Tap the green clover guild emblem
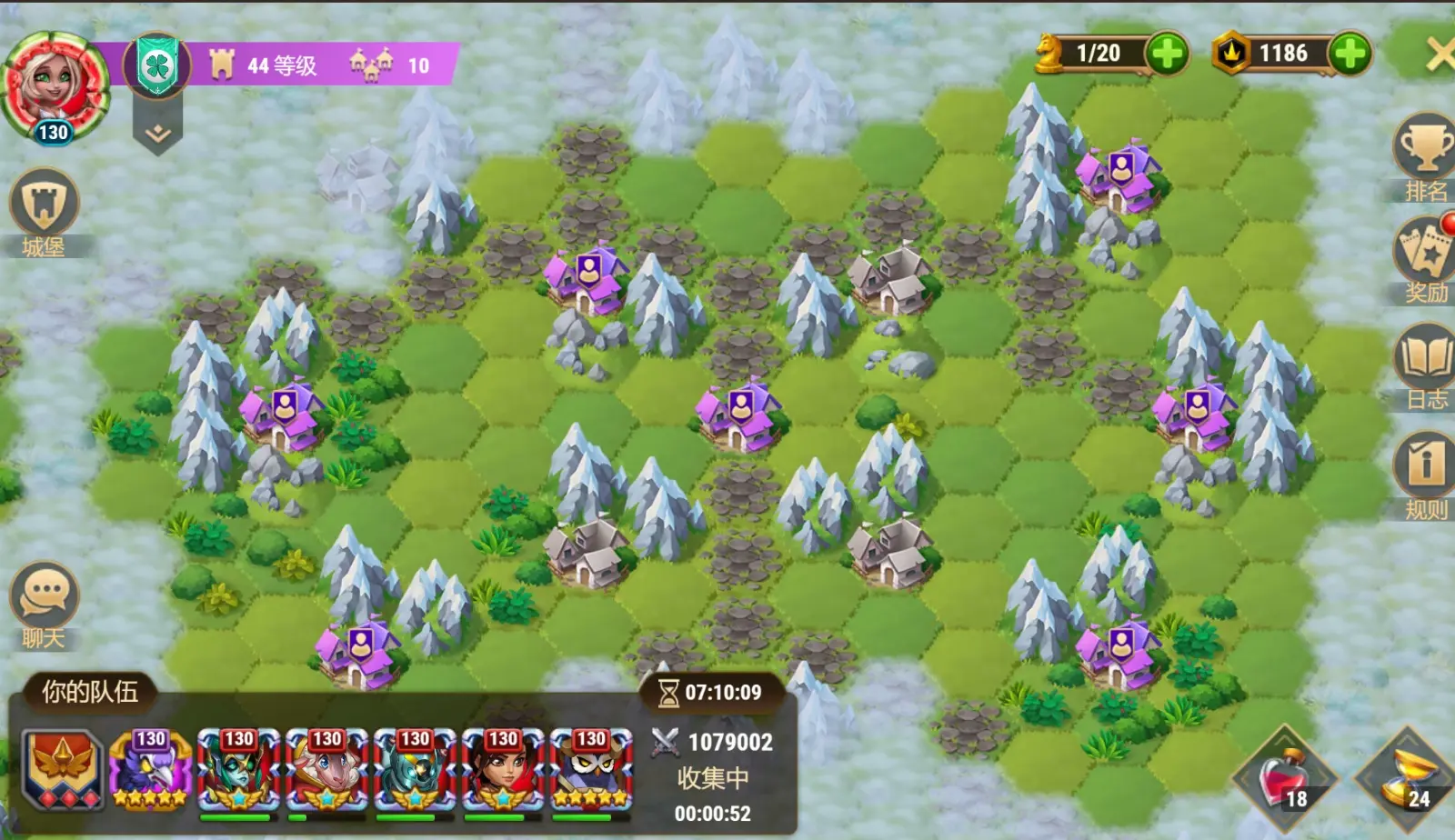Image resolution: width=1455 pixels, height=840 pixels. pyautogui.click(x=156, y=65)
